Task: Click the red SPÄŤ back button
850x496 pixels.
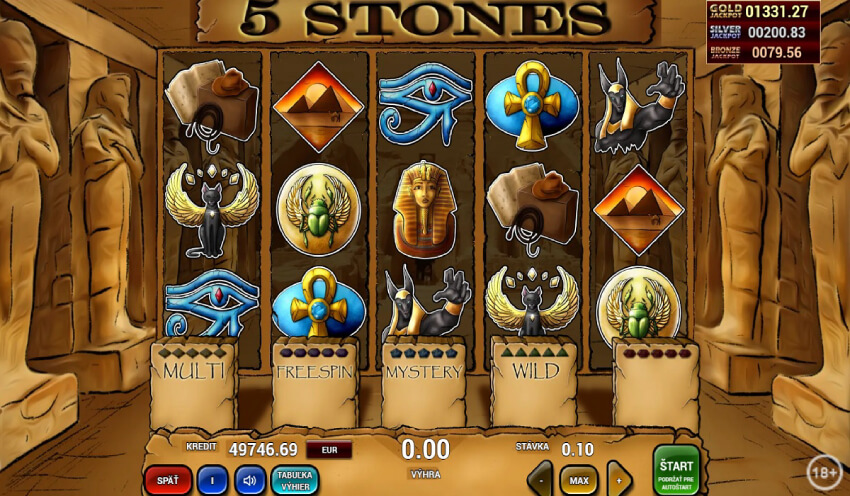Action: [x=167, y=480]
